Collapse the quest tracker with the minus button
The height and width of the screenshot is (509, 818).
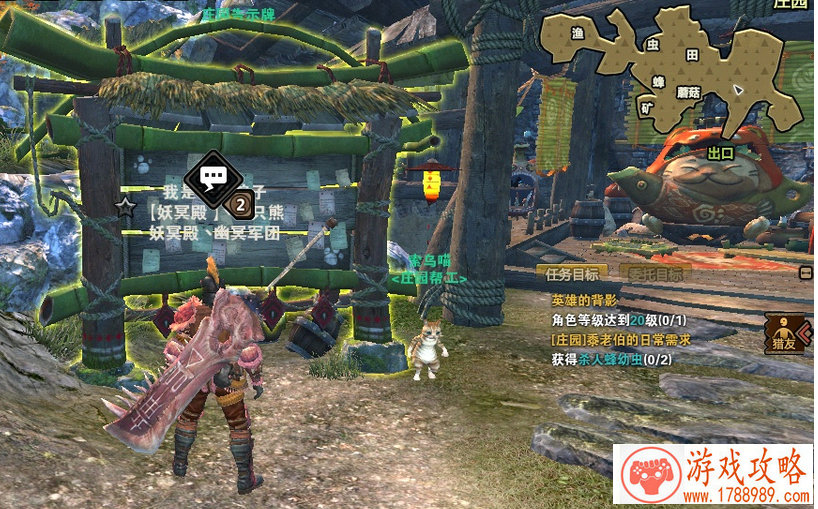pos(806,272)
